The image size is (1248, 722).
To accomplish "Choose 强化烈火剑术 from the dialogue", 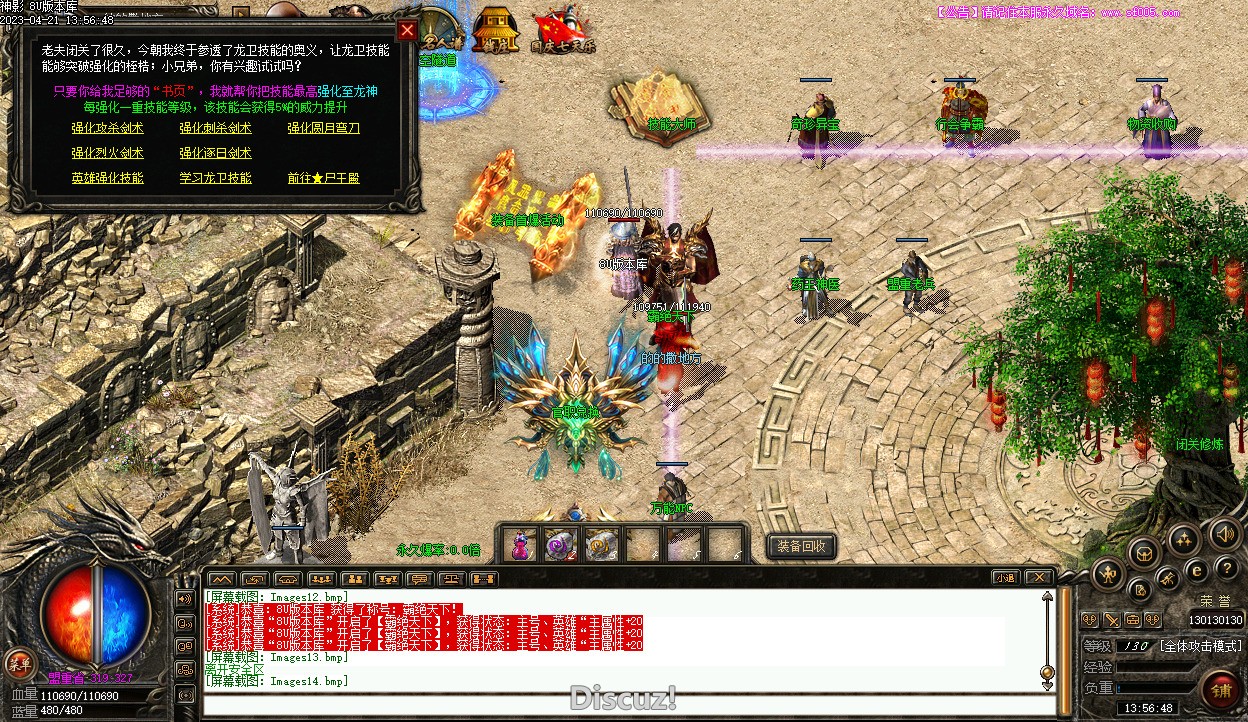I will tap(107, 154).
